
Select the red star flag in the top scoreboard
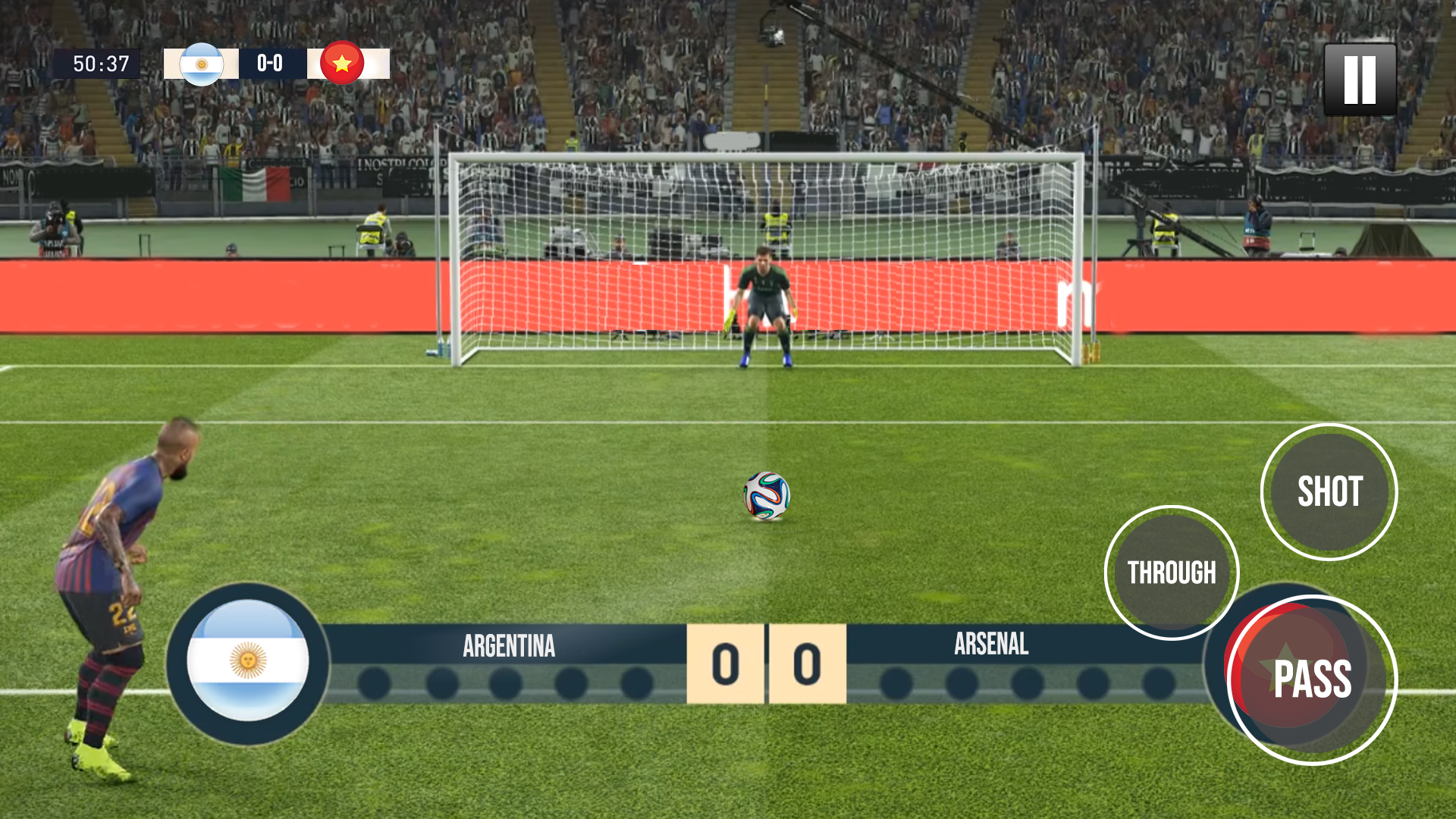(342, 64)
